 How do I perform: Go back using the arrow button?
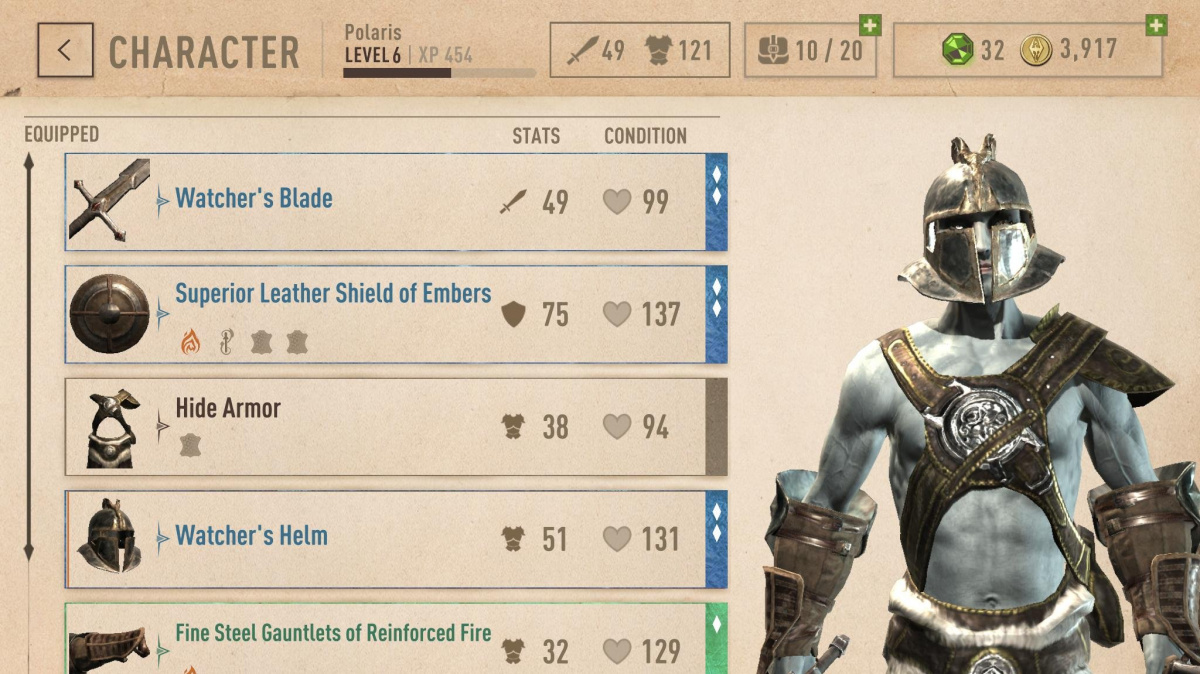point(65,50)
